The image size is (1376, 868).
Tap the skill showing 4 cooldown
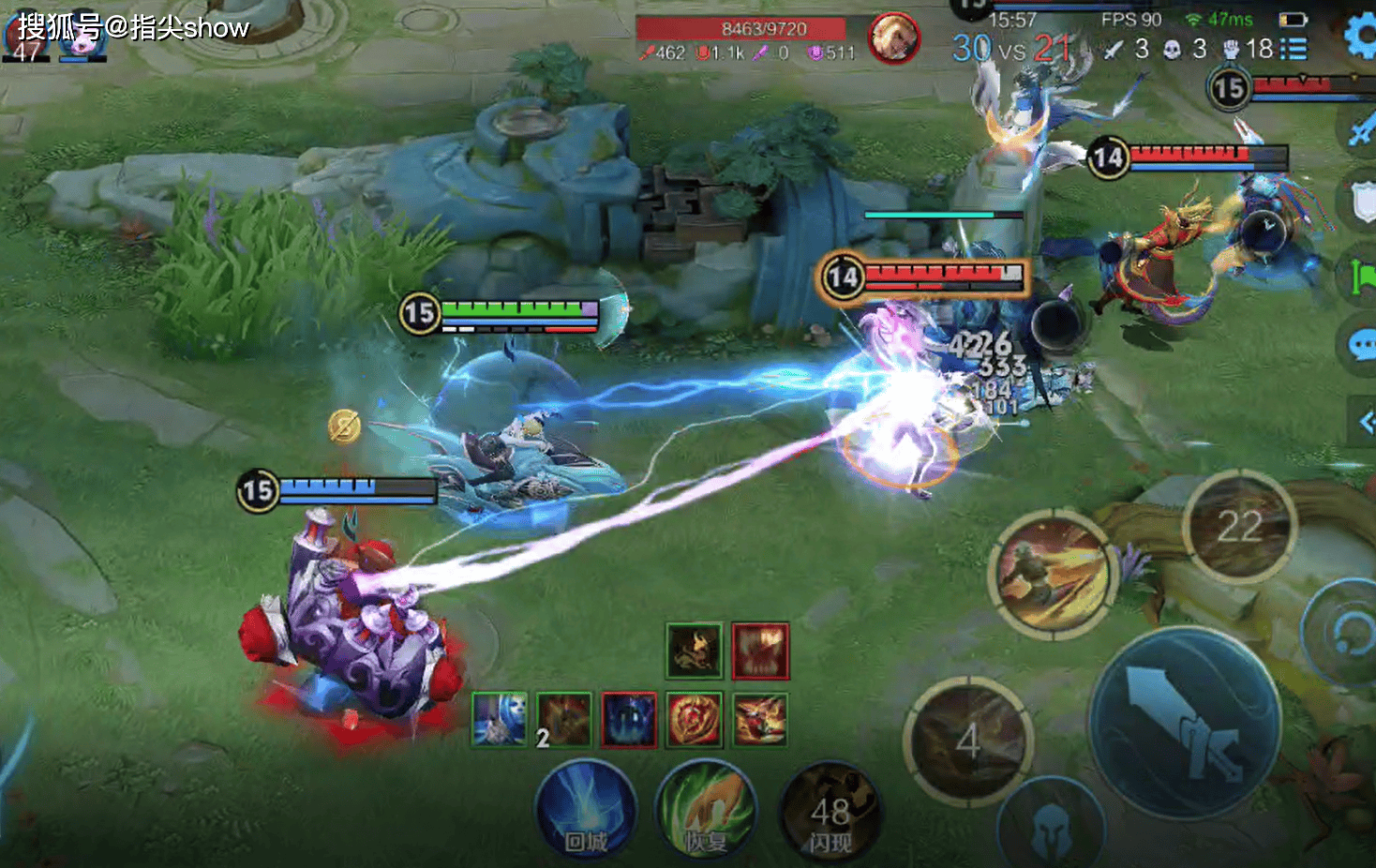click(968, 741)
